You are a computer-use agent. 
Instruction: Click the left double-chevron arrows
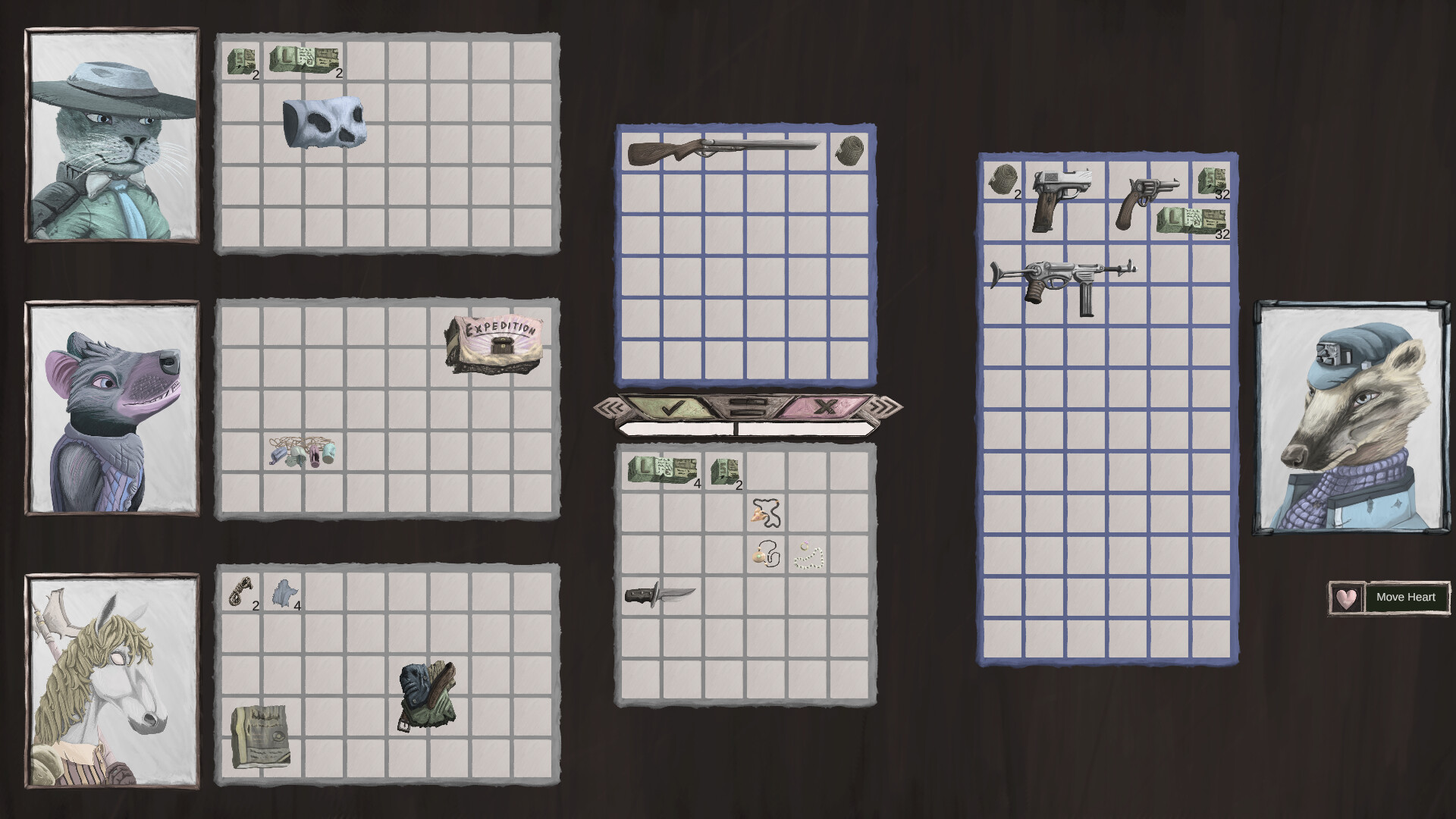coord(610,408)
